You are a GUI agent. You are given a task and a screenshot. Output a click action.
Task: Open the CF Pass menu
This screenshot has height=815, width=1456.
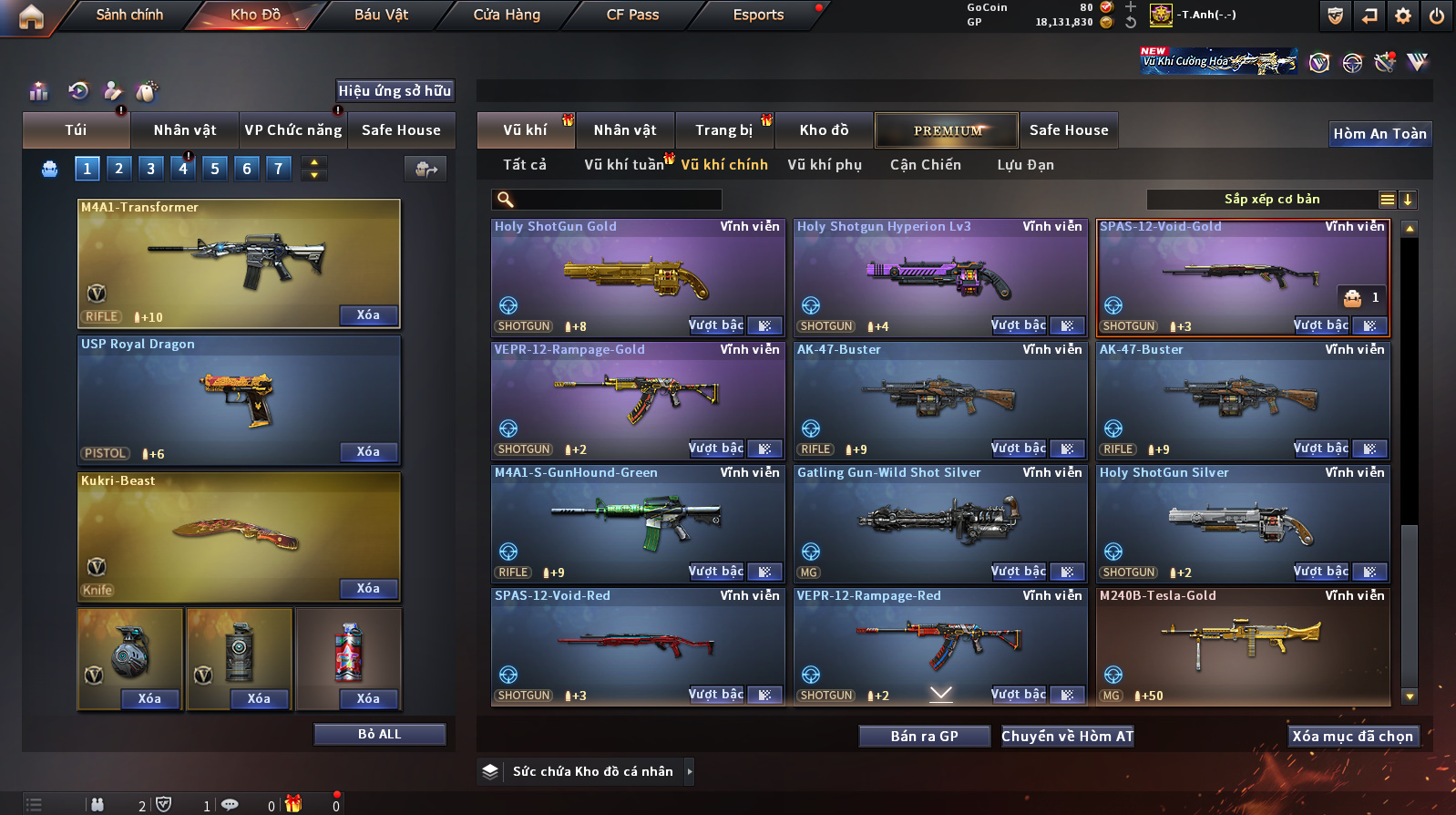632,15
